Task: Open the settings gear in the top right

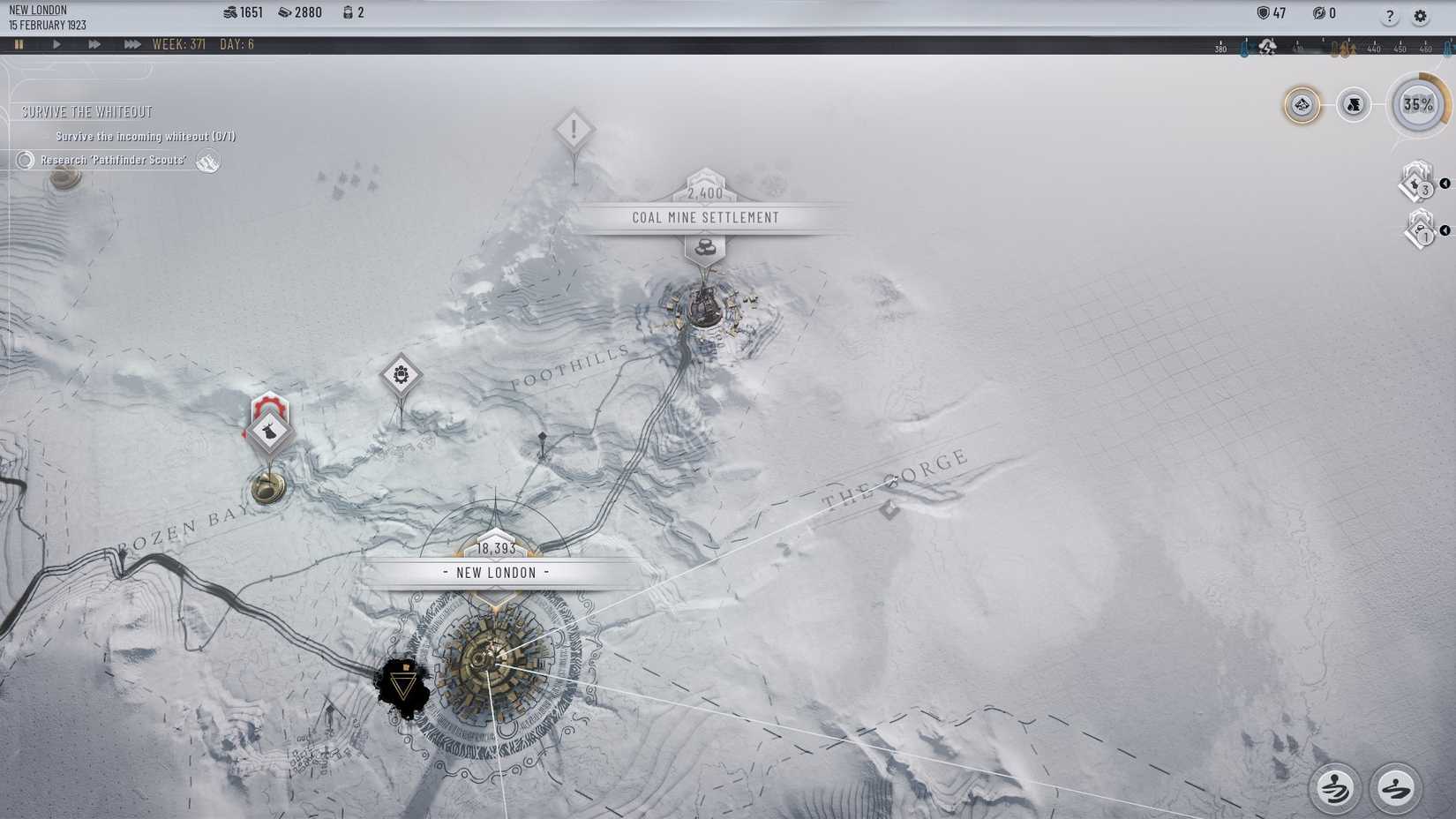Action: tap(1421, 16)
